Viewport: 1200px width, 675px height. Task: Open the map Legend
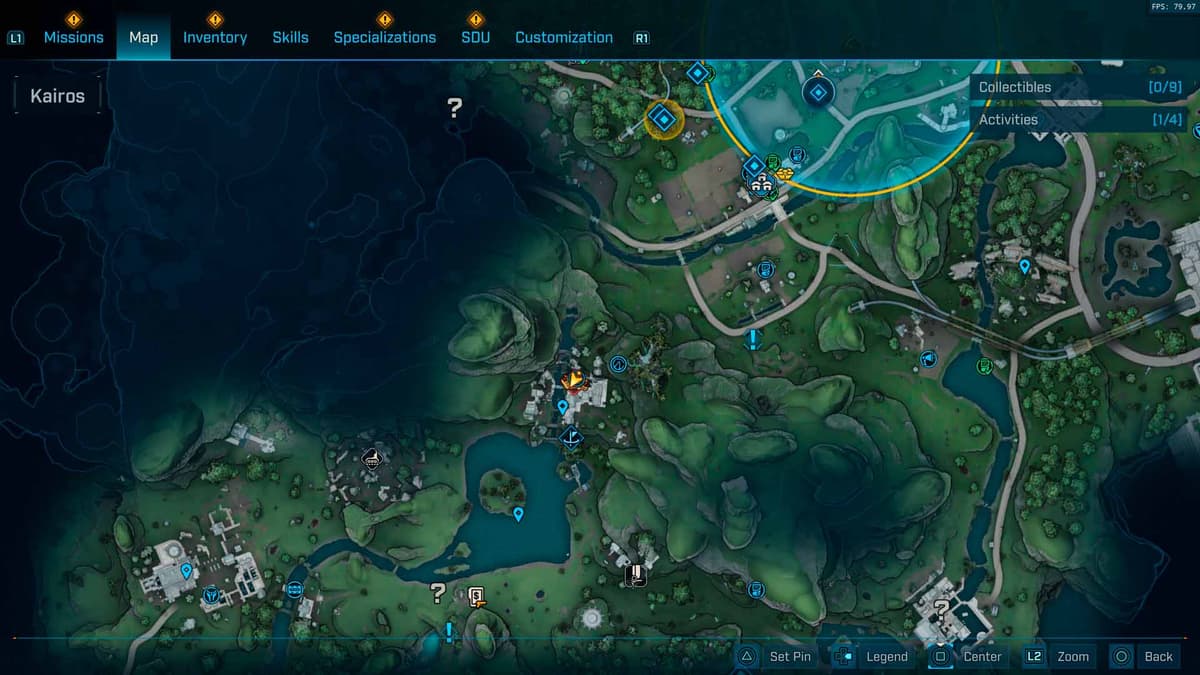click(x=874, y=657)
